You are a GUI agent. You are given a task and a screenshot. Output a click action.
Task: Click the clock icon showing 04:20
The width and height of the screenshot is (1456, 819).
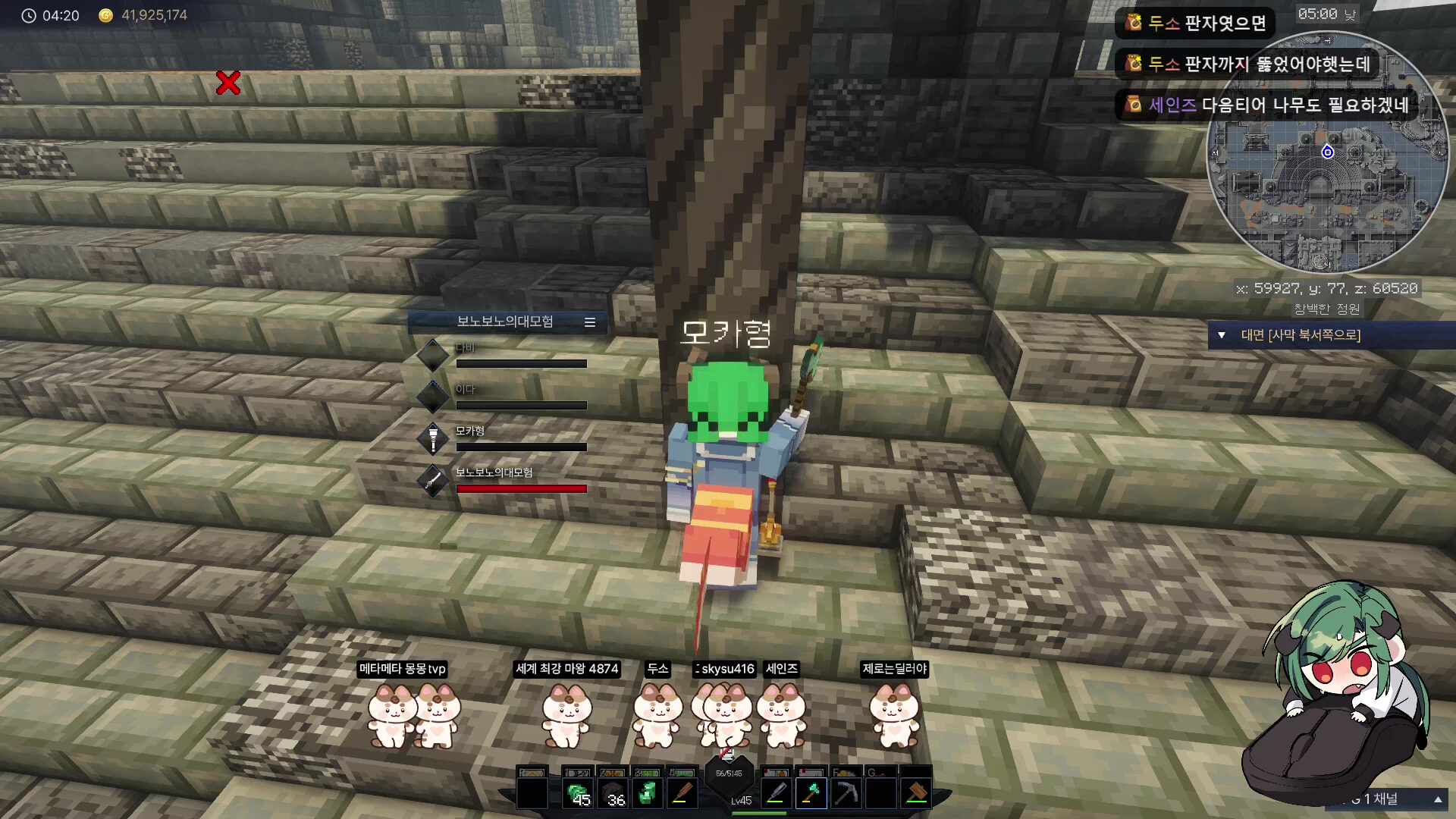(x=29, y=14)
